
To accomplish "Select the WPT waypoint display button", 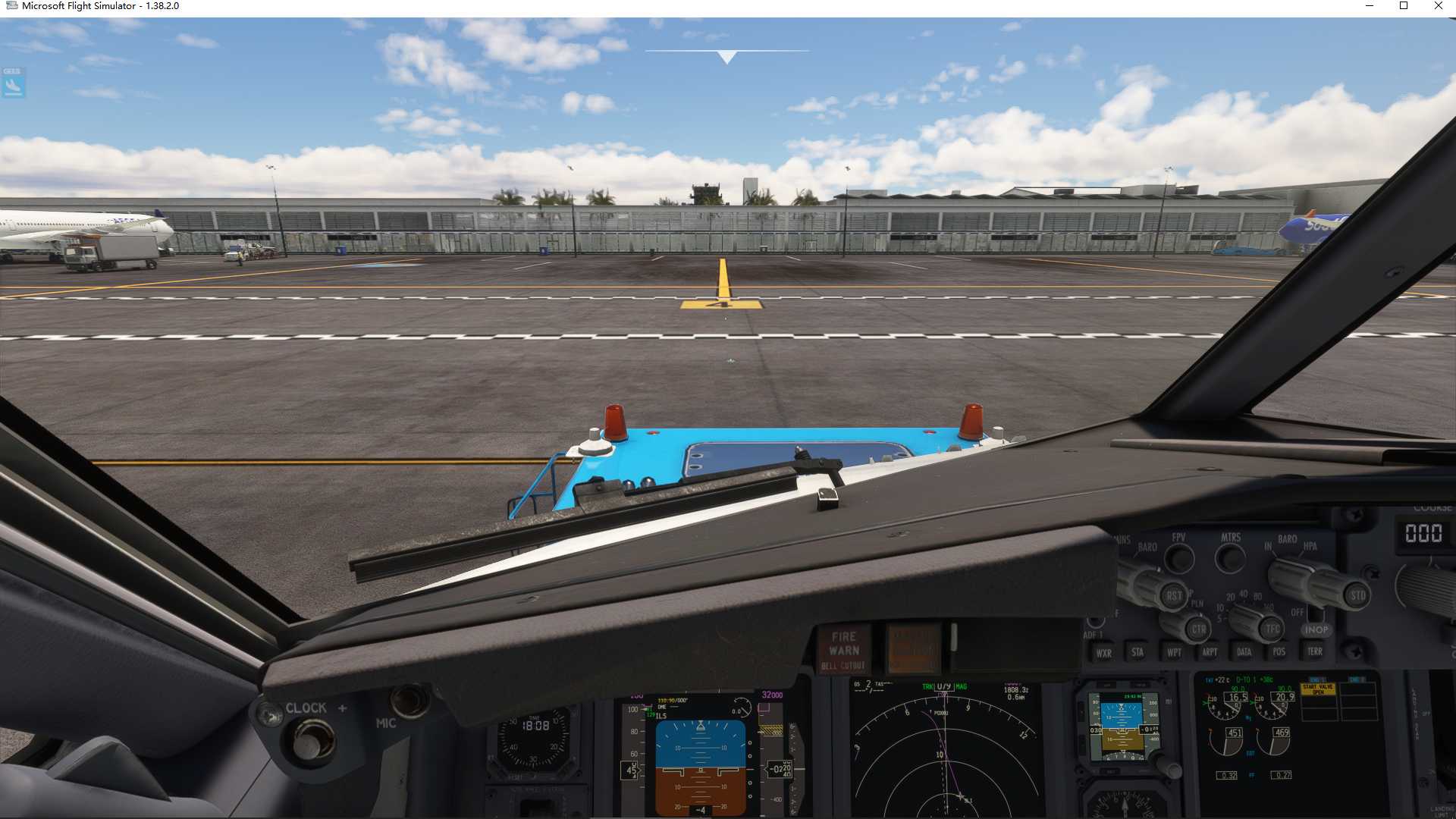I will point(1174,653).
